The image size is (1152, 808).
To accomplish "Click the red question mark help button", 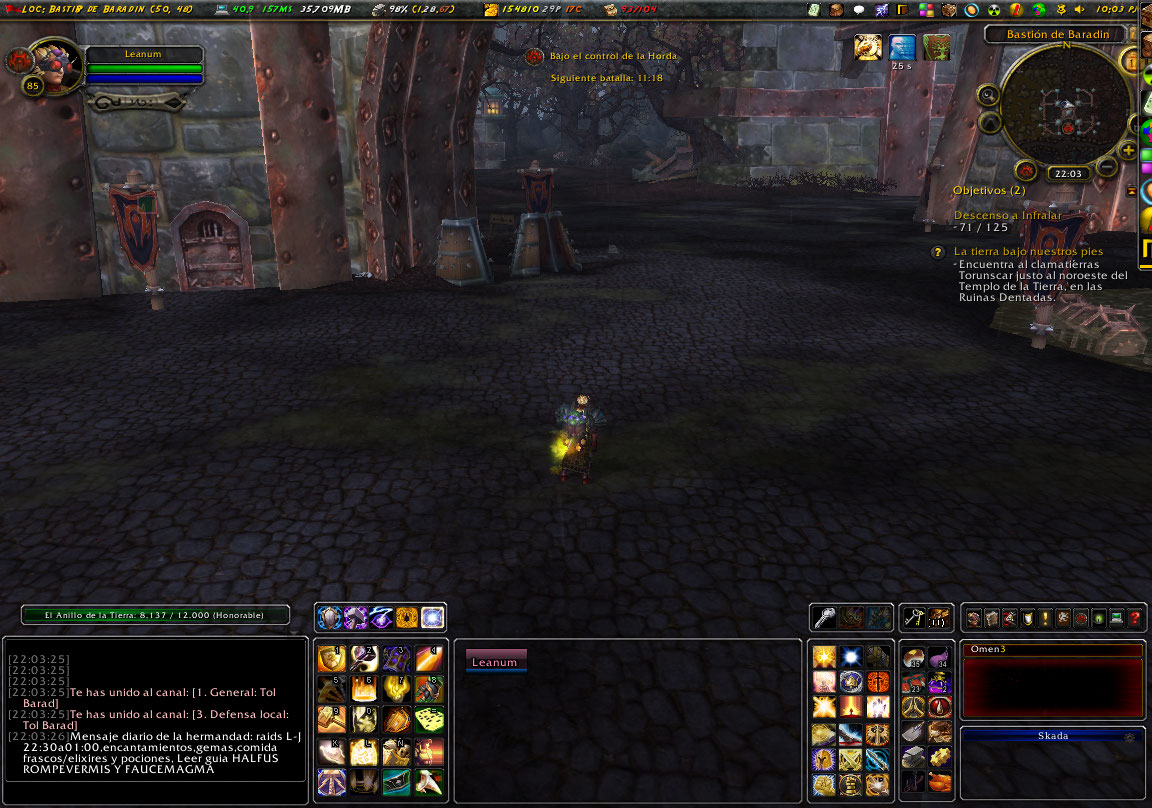I will click(x=1135, y=619).
